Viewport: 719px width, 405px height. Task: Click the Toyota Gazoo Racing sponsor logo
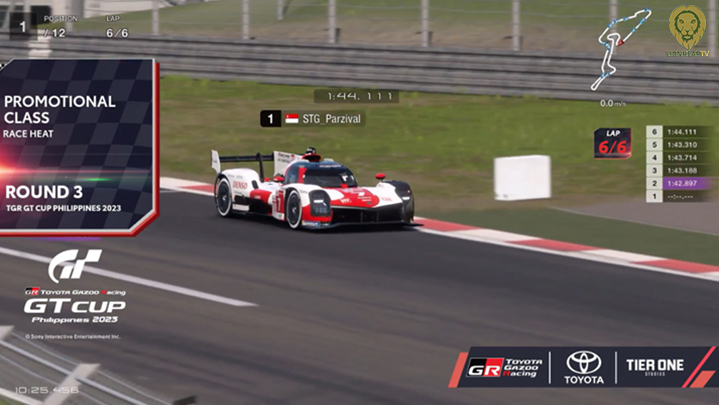tap(506, 367)
